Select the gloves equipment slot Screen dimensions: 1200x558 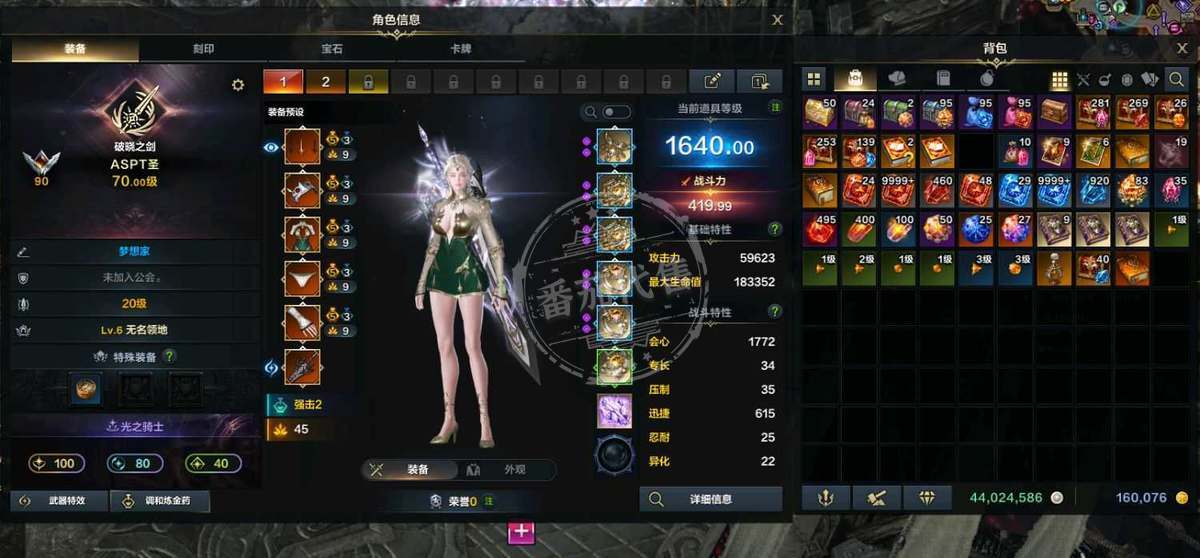[x=302, y=323]
